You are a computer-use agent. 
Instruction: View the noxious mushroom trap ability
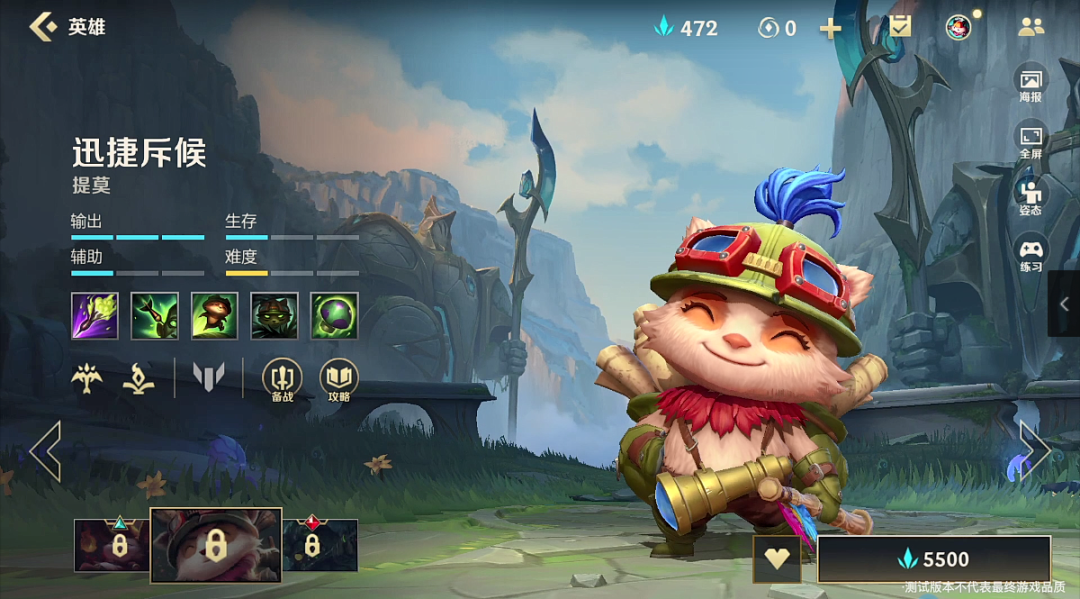pyautogui.click(x=334, y=316)
